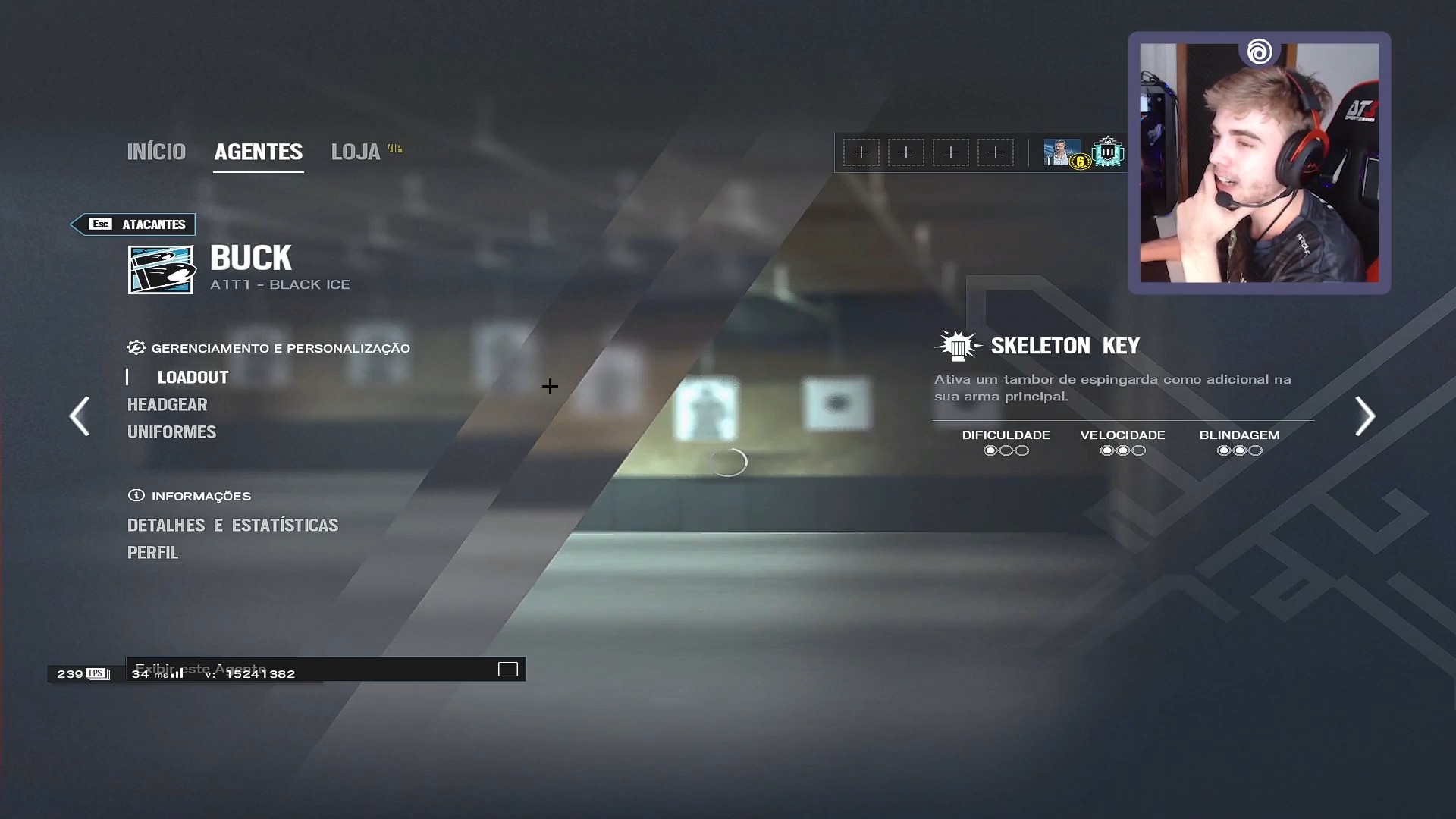Select the AGENTES tab
Viewport: 1456px width, 819px height.
click(258, 152)
